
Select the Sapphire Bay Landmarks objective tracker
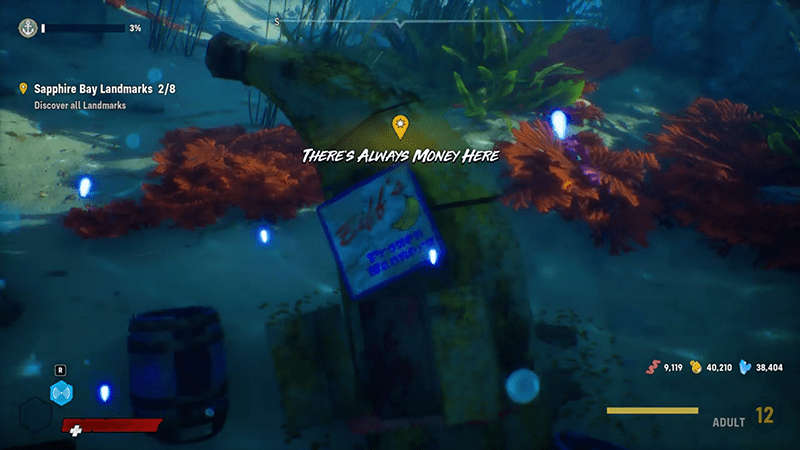click(x=90, y=89)
